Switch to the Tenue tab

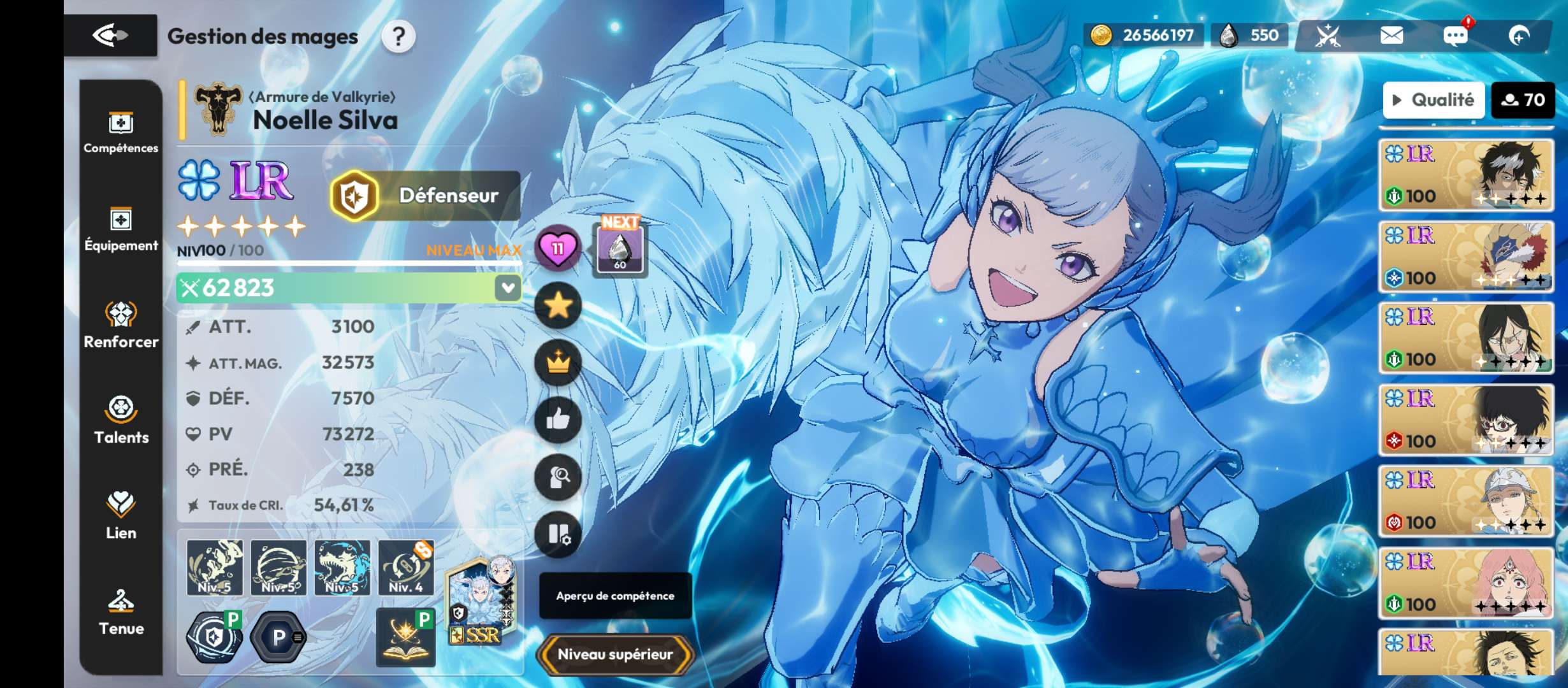(120, 612)
